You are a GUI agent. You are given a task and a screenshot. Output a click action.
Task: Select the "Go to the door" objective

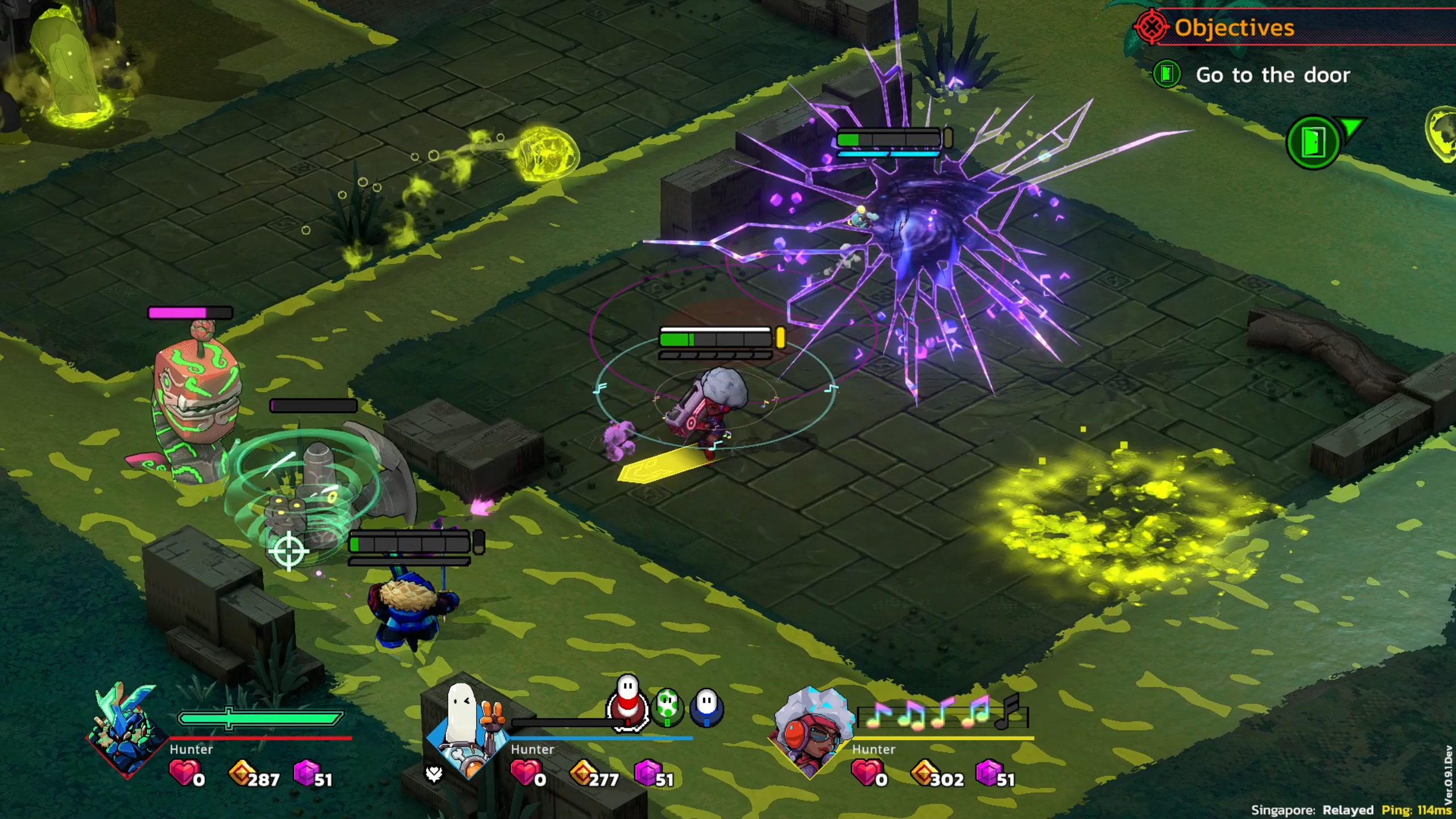[x=1272, y=75]
